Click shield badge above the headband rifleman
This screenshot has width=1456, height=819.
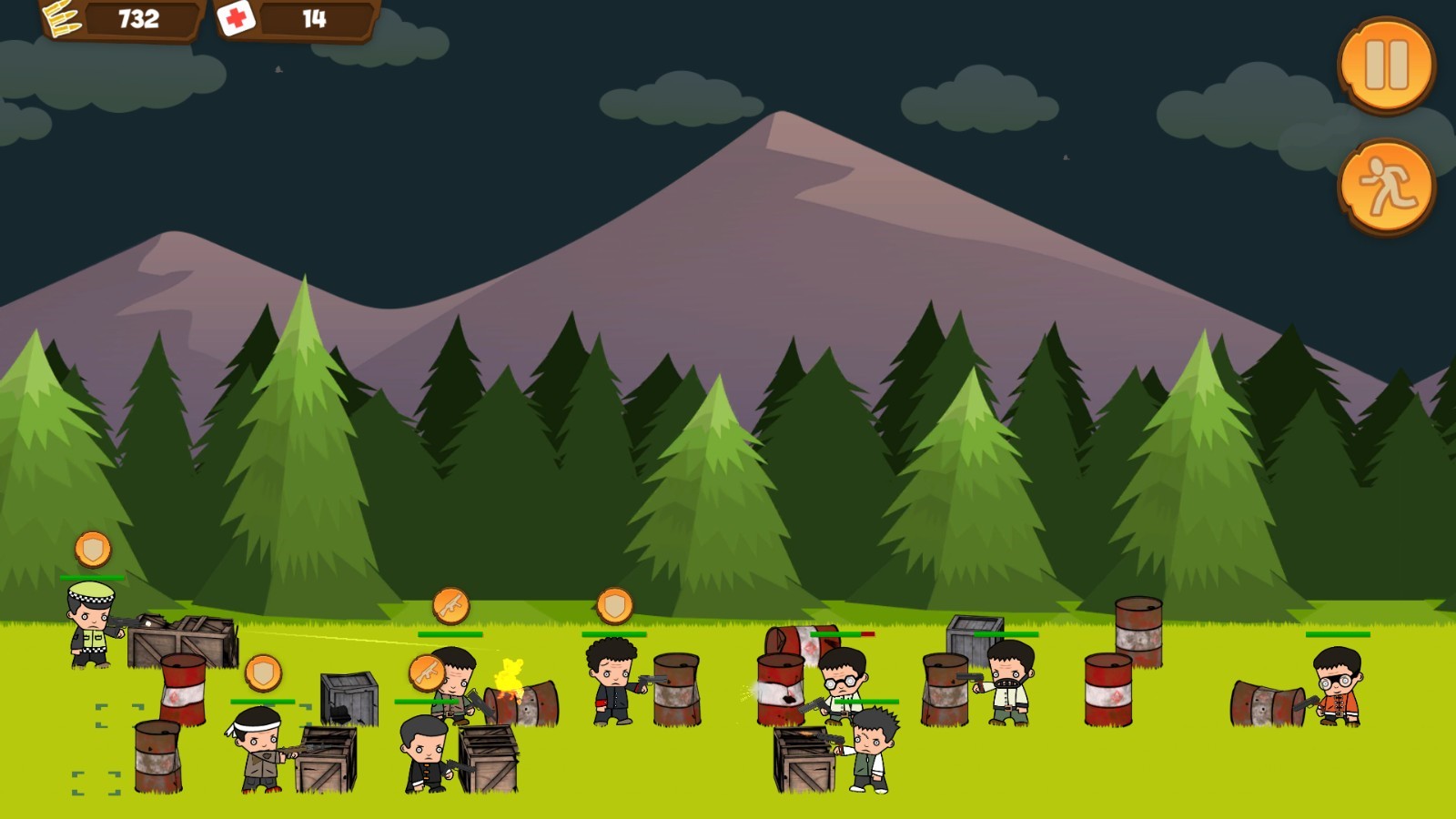pos(263,673)
